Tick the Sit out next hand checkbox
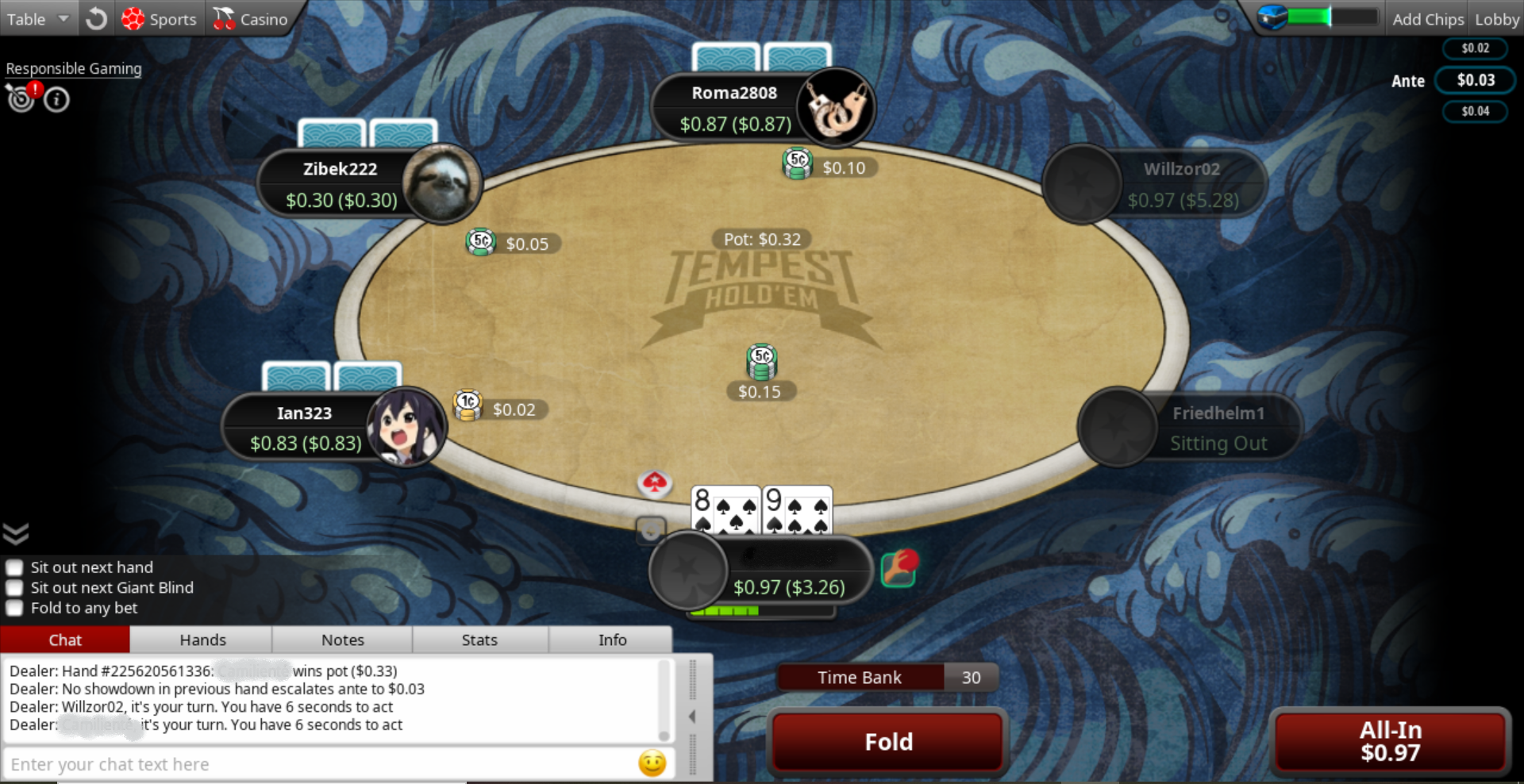 (x=14, y=567)
